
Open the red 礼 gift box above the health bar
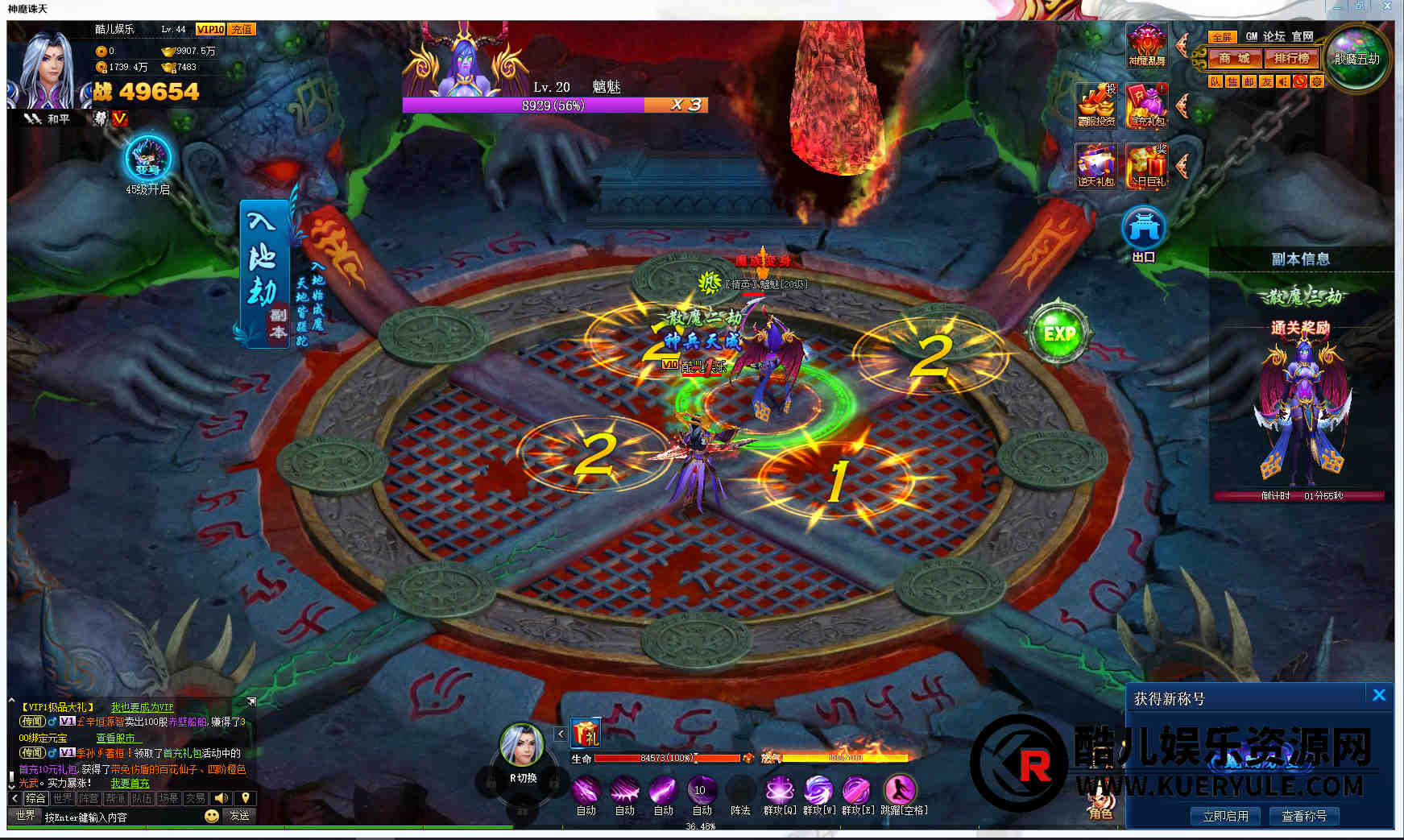pos(586,734)
